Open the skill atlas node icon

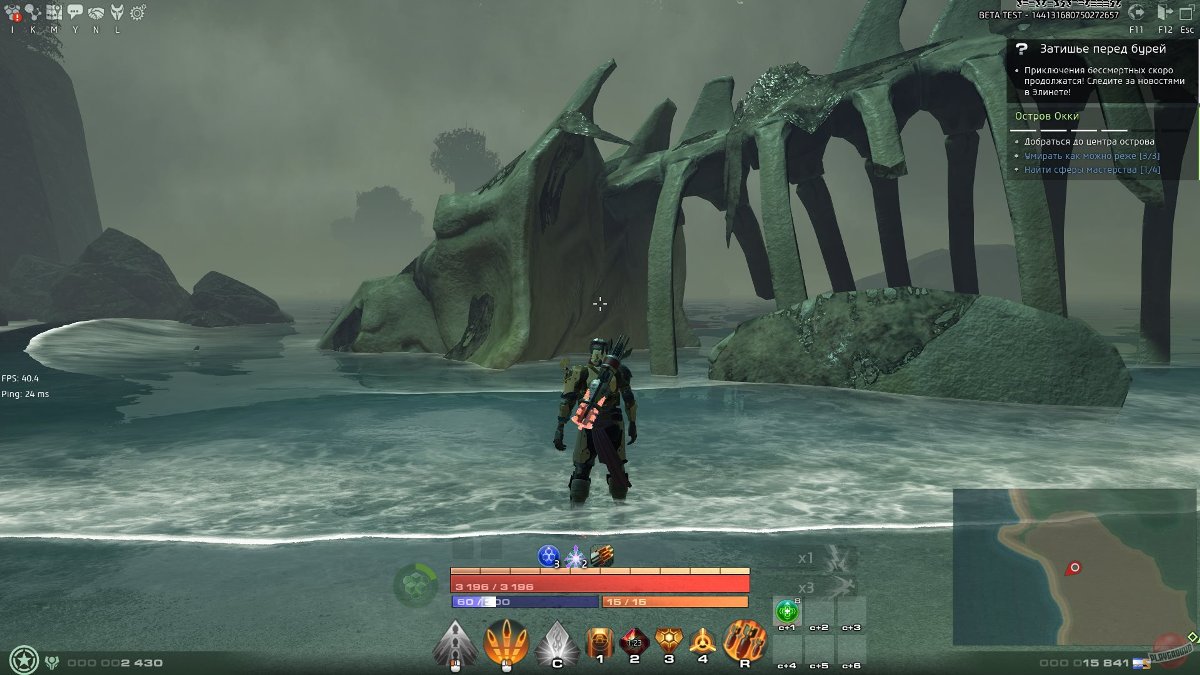point(32,13)
